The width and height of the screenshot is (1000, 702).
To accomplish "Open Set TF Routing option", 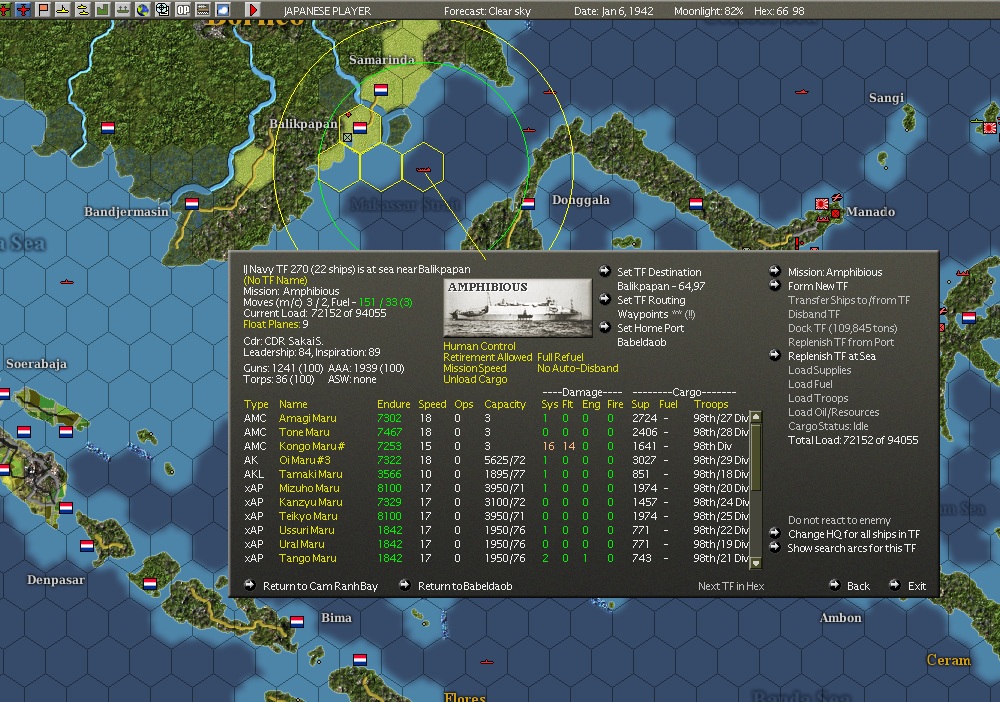I will click(x=651, y=300).
